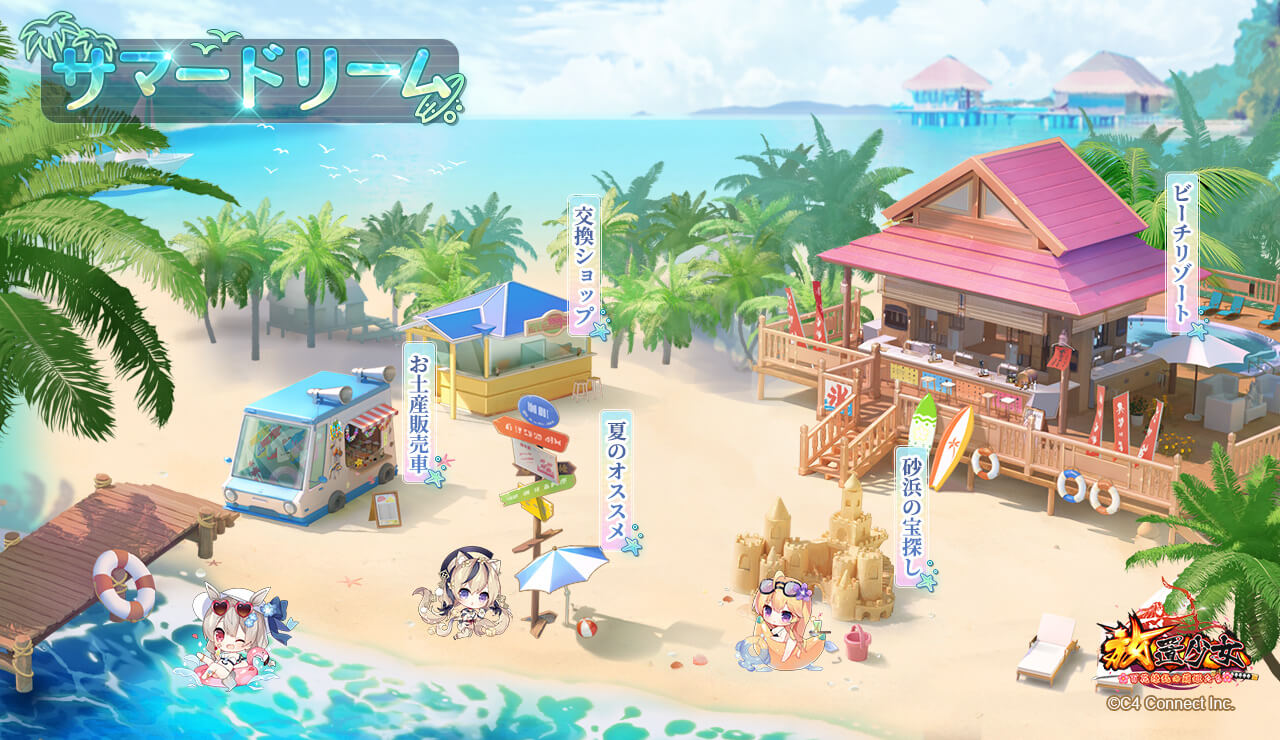Click the lounge chair at bottom right
1280x740 pixels.
[x=1045, y=645]
